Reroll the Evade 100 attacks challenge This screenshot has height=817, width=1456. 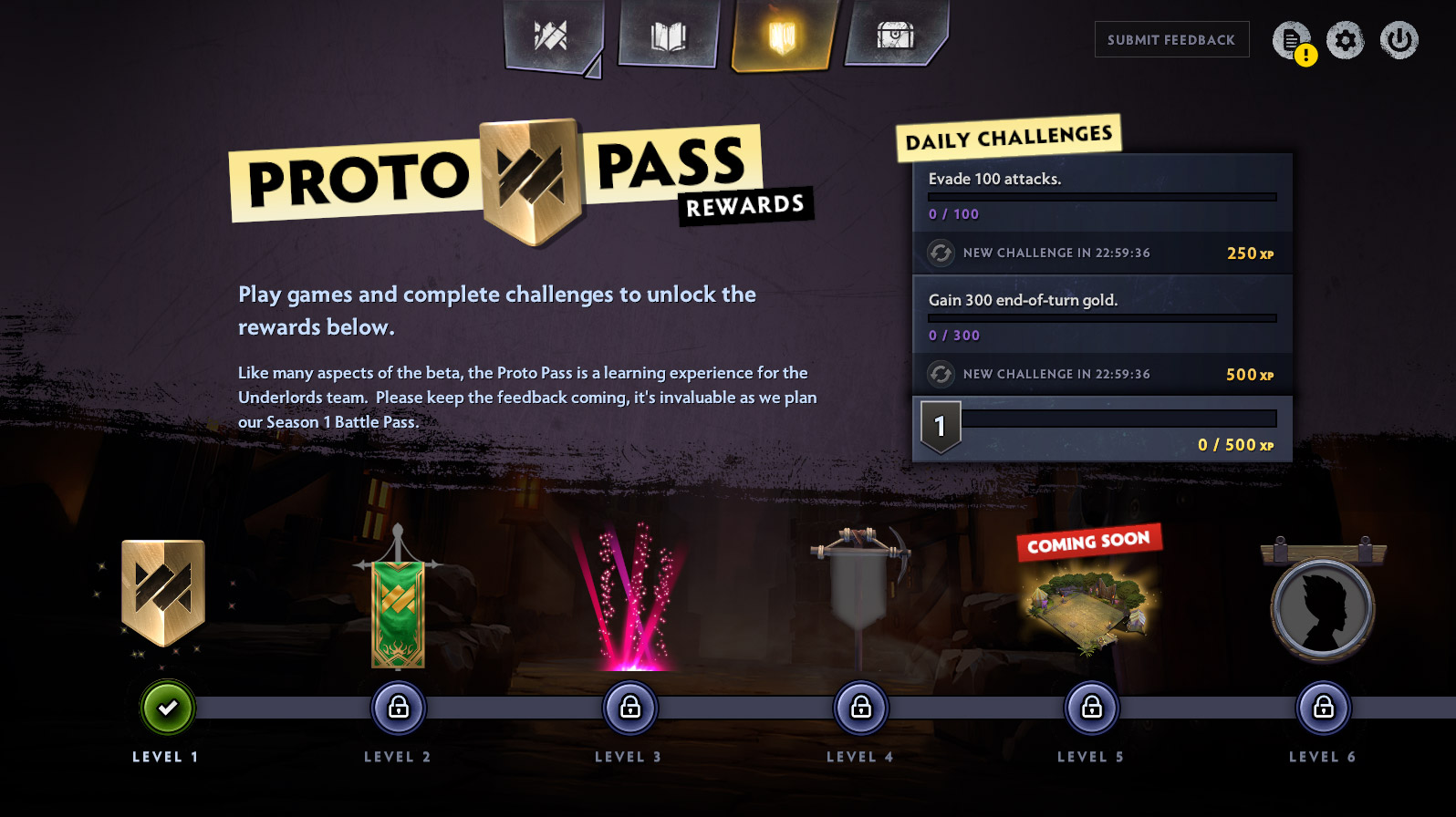(x=941, y=253)
